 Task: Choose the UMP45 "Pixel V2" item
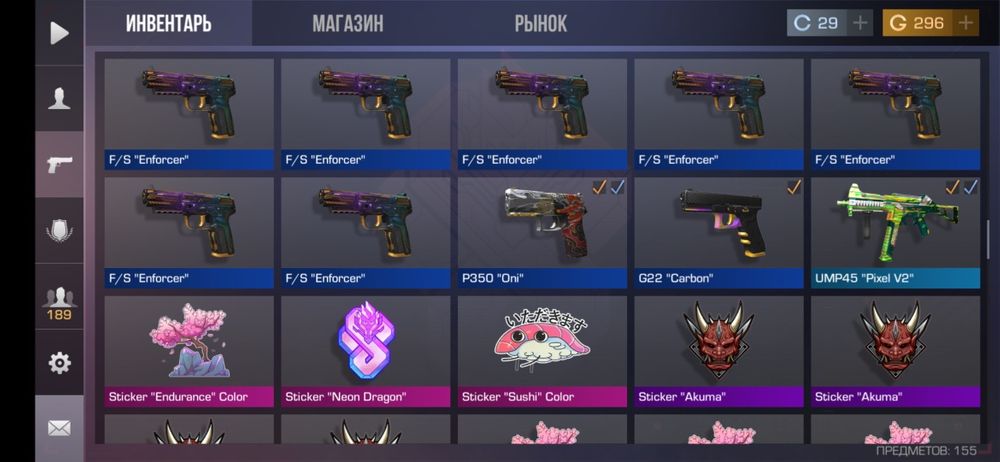tap(895, 232)
